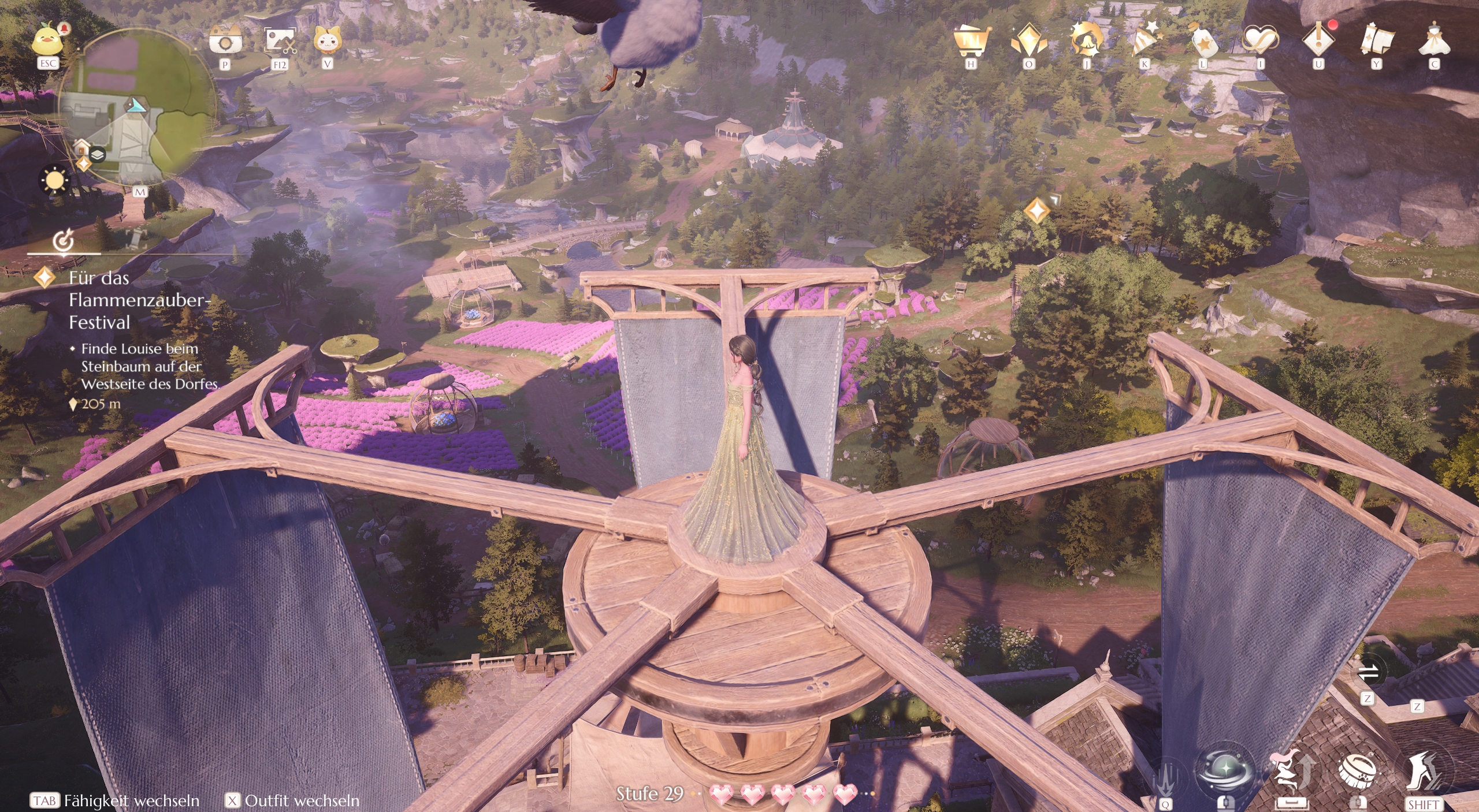Open the in-game store cart (H)
The height and width of the screenshot is (812, 1479).
(972, 40)
